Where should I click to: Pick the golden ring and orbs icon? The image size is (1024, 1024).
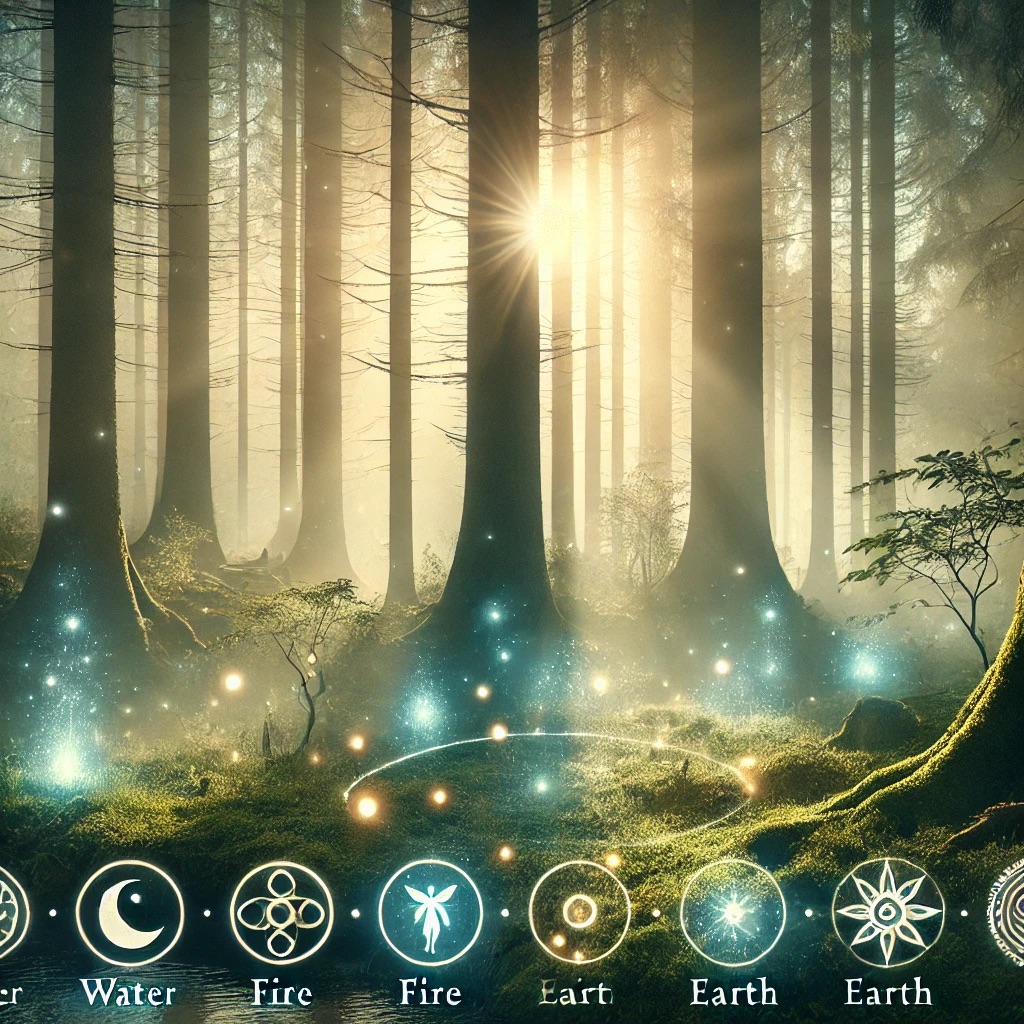click(579, 912)
